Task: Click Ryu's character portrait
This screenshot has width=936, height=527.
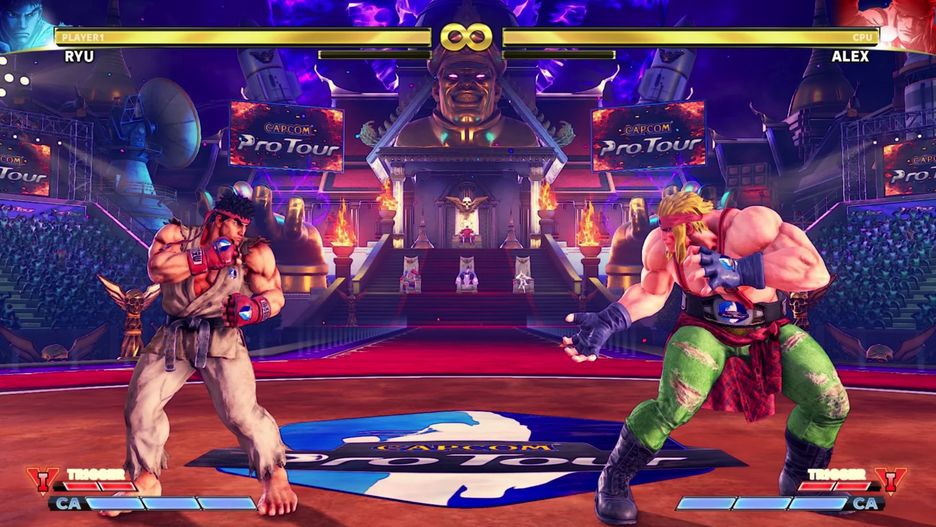Action: click(x=27, y=24)
